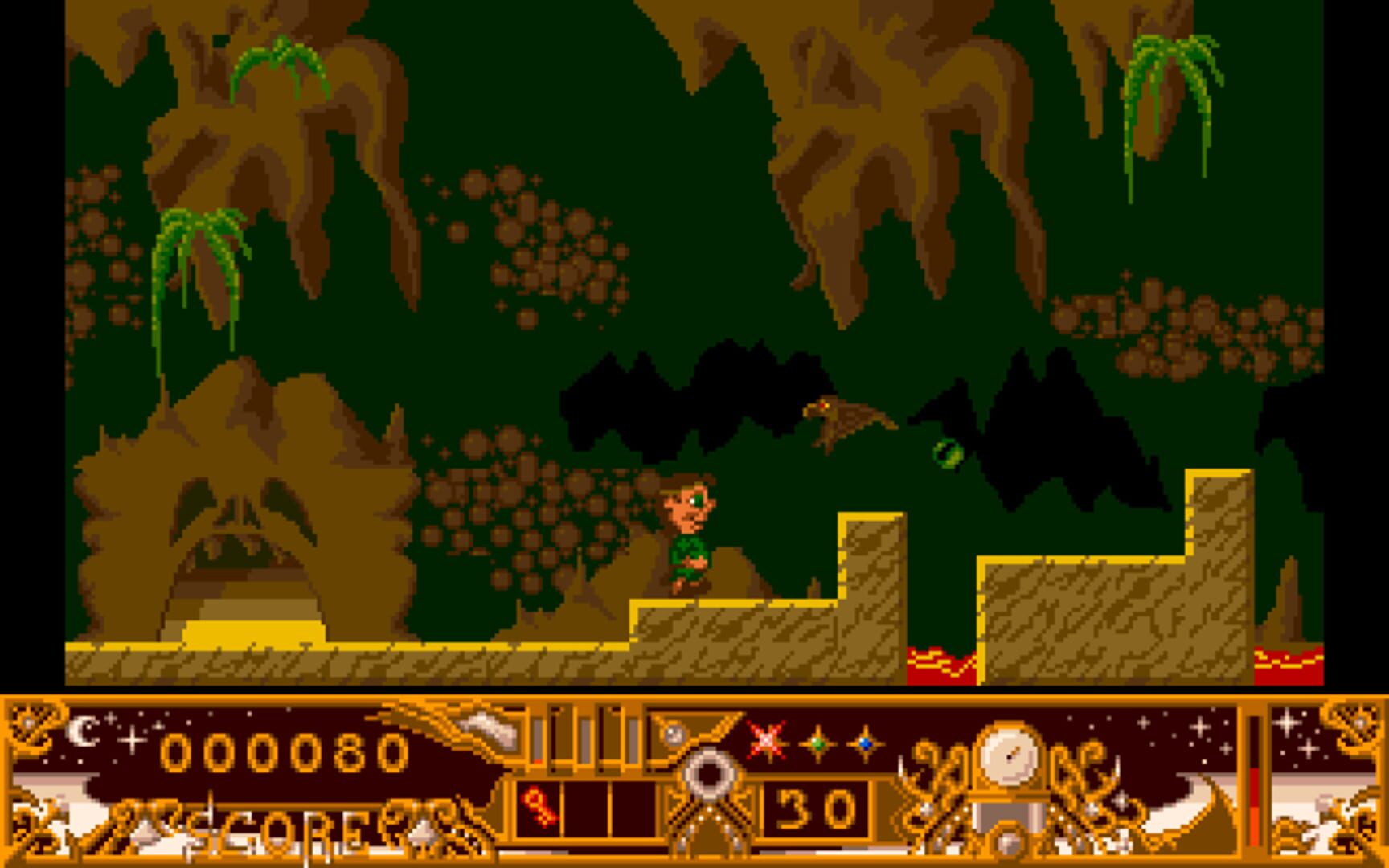Click the grandfather clock face on the HUD
The width and height of the screenshot is (1389, 868).
1010,755
